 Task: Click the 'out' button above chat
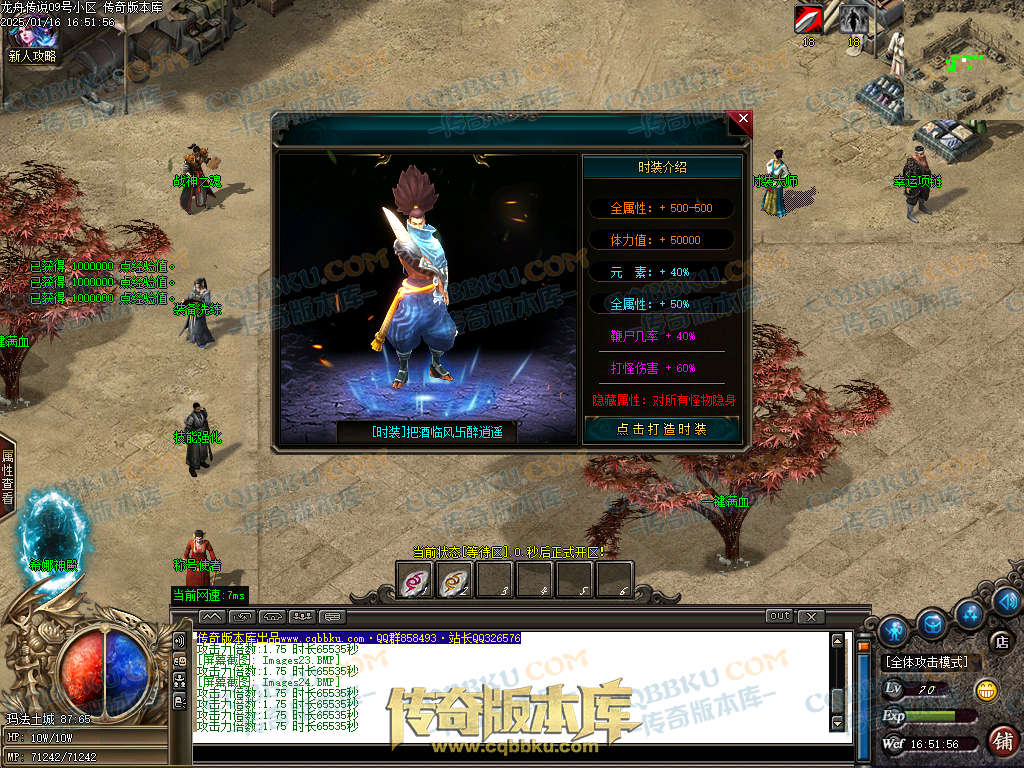coord(779,616)
